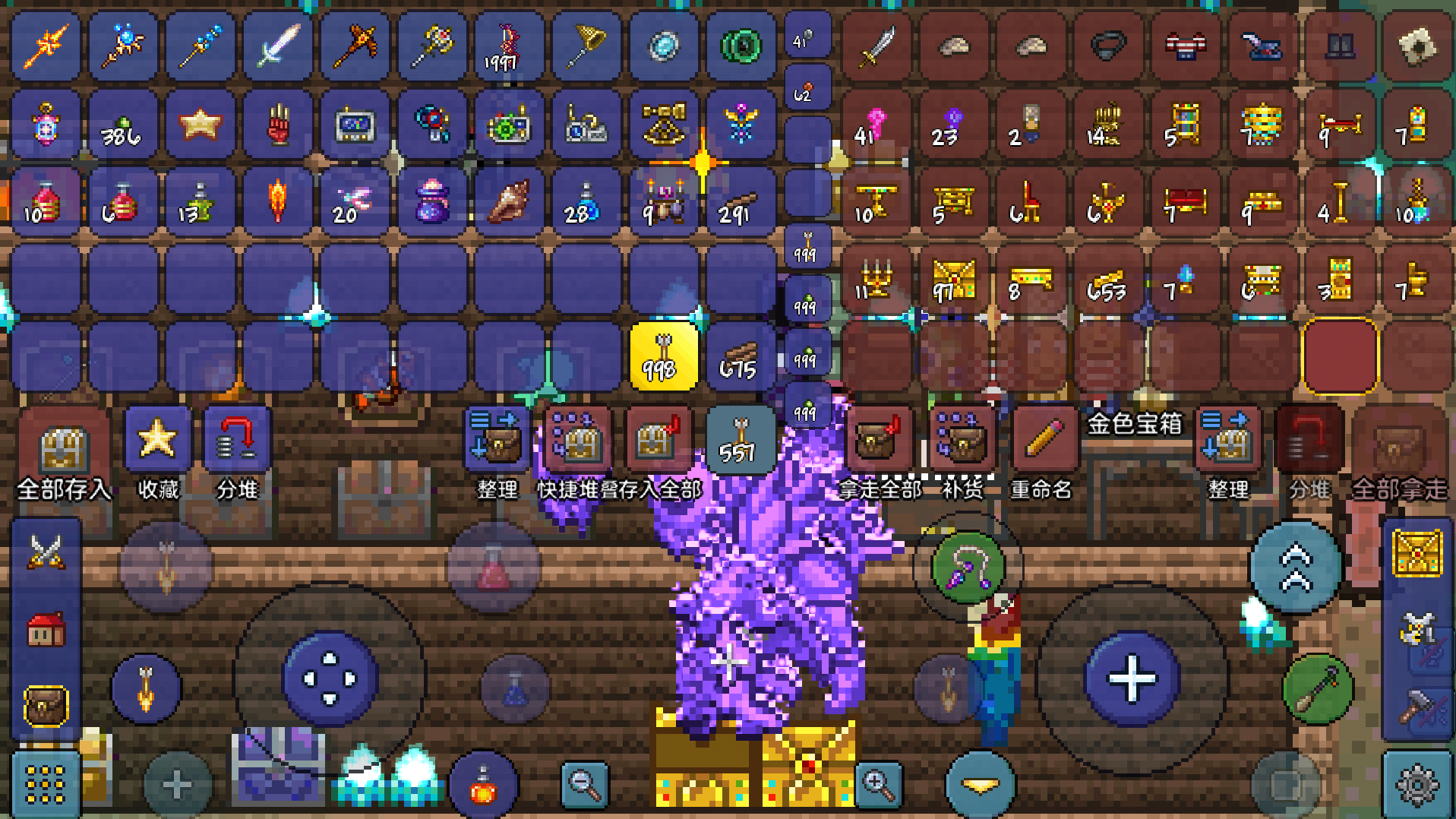Click the zoom-in magnifier button

(879, 784)
